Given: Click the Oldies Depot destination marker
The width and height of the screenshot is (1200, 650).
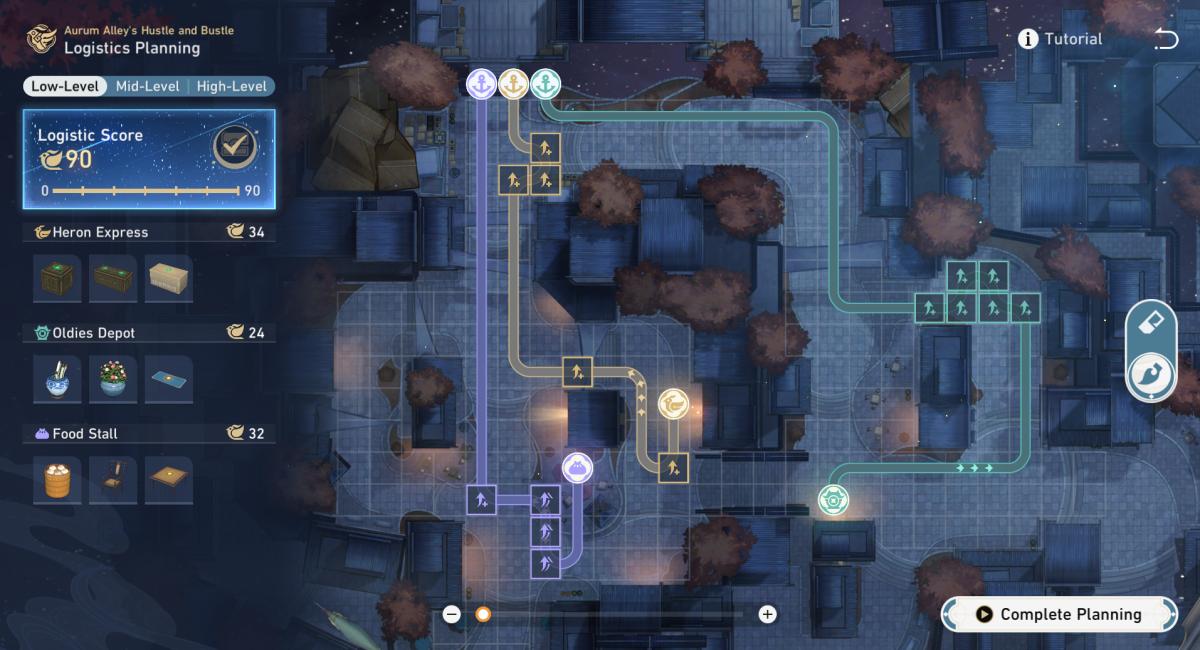Looking at the screenshot, I should tap(832, 498).
